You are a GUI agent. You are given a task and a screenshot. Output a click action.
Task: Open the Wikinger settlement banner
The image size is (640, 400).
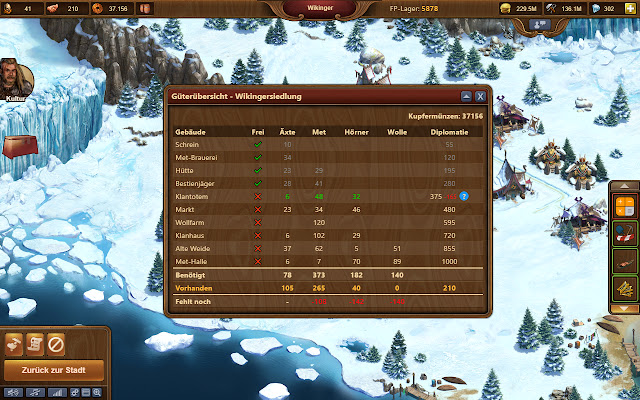point(319,10)
